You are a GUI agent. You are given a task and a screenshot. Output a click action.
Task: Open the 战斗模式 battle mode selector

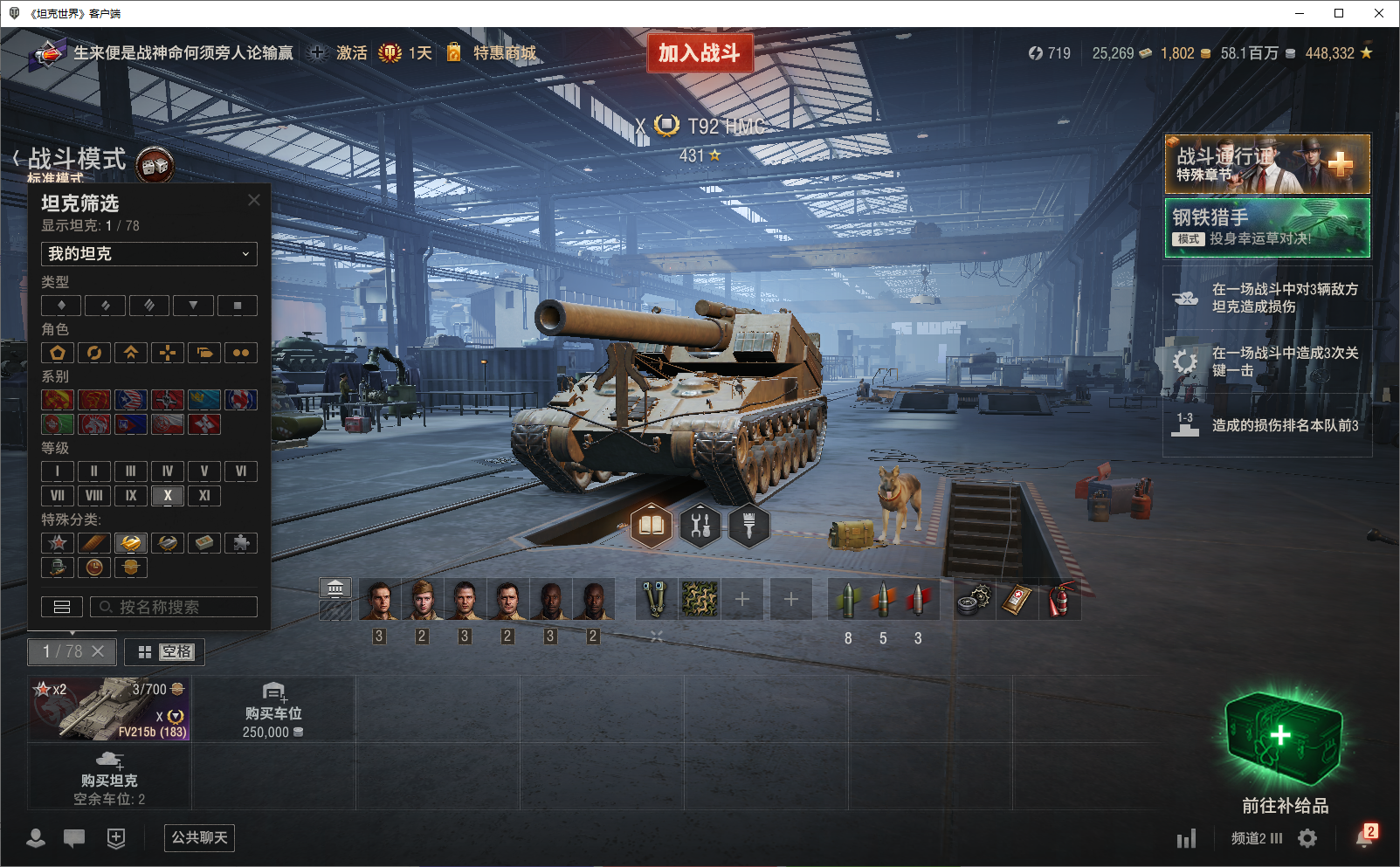77,159
